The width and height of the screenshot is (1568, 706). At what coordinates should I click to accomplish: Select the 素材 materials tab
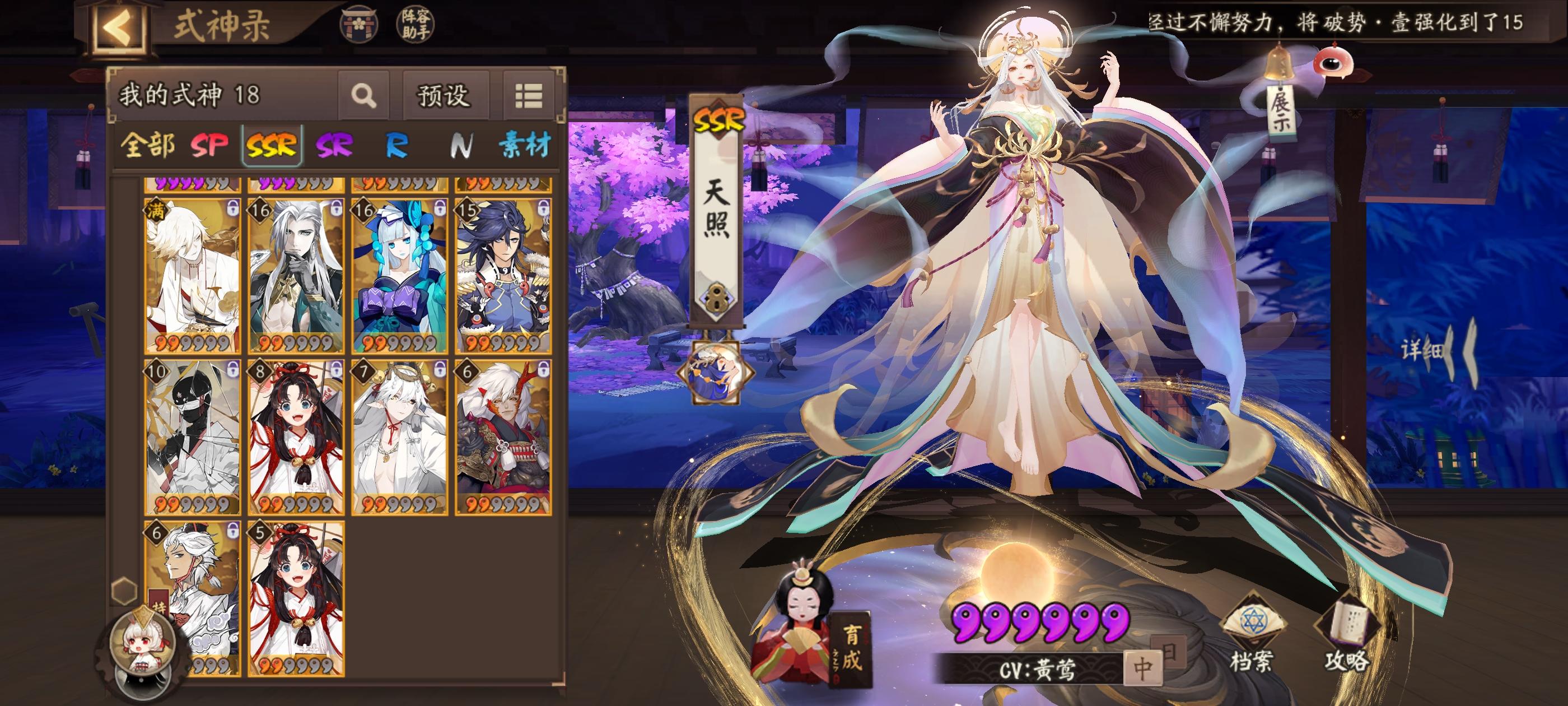(x=527, y=146)
